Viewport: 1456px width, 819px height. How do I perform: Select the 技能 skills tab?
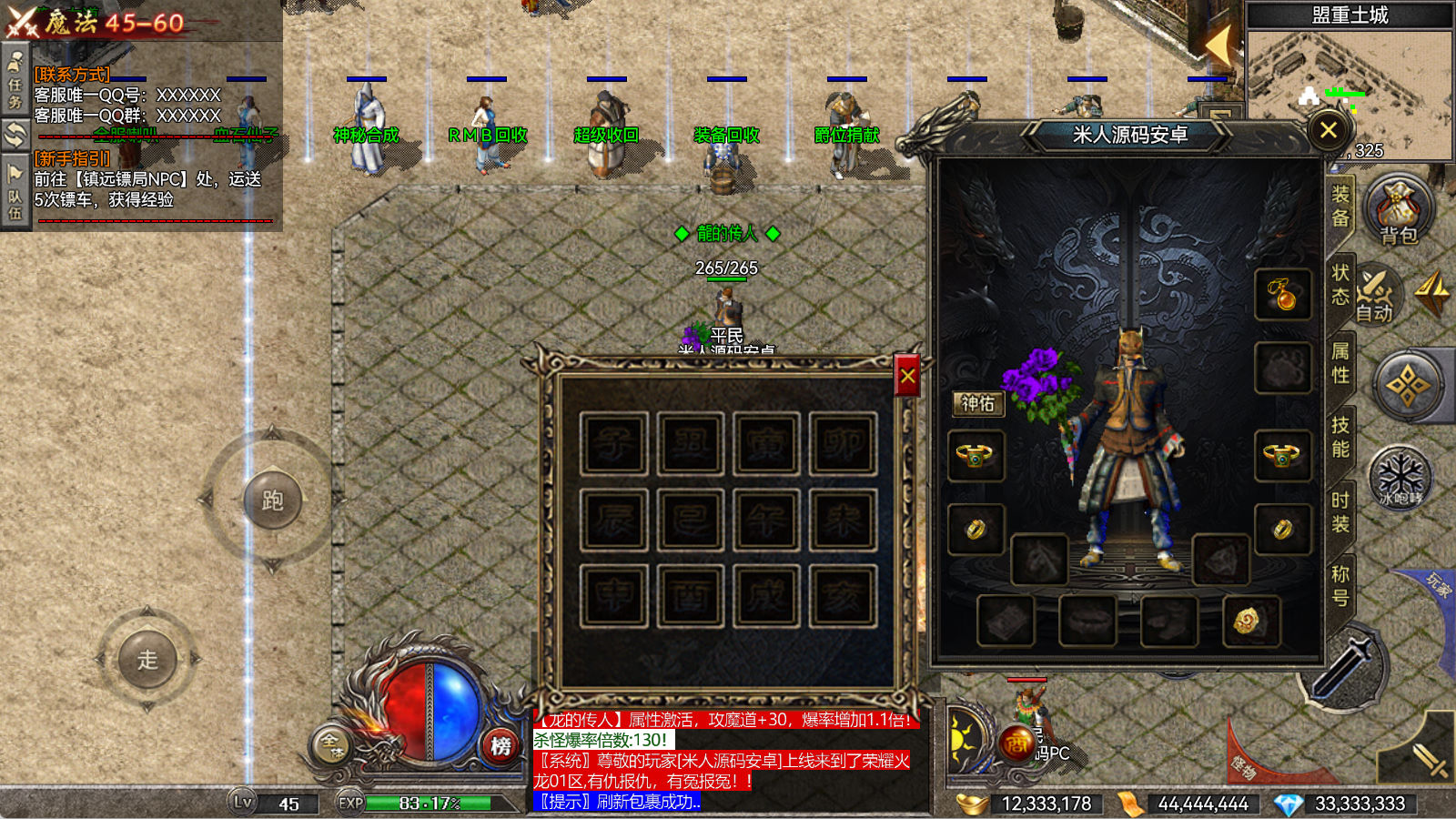[x=1340, y=437]
